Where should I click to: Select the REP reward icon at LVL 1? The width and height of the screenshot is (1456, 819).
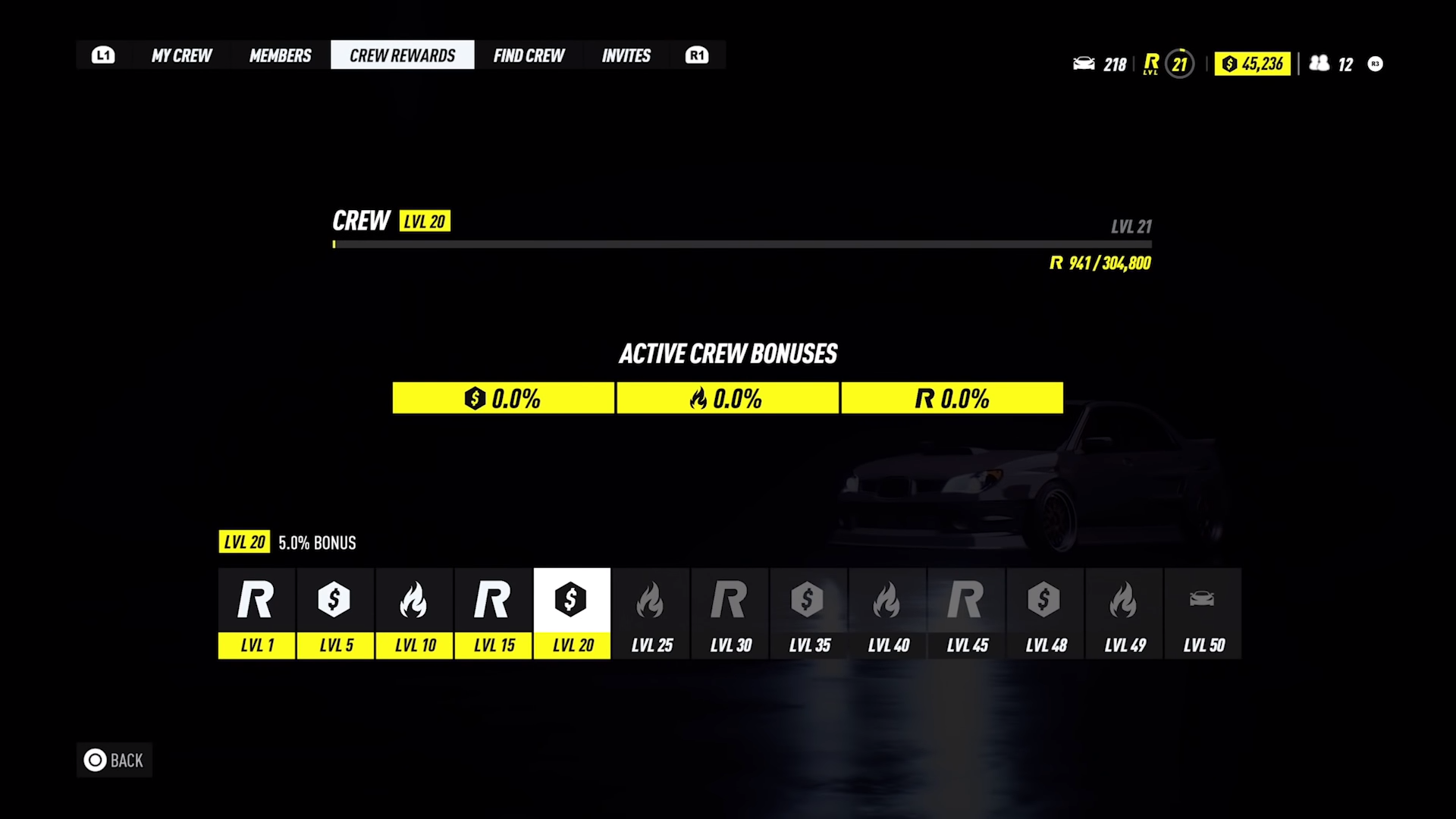[x=256, y=601]
